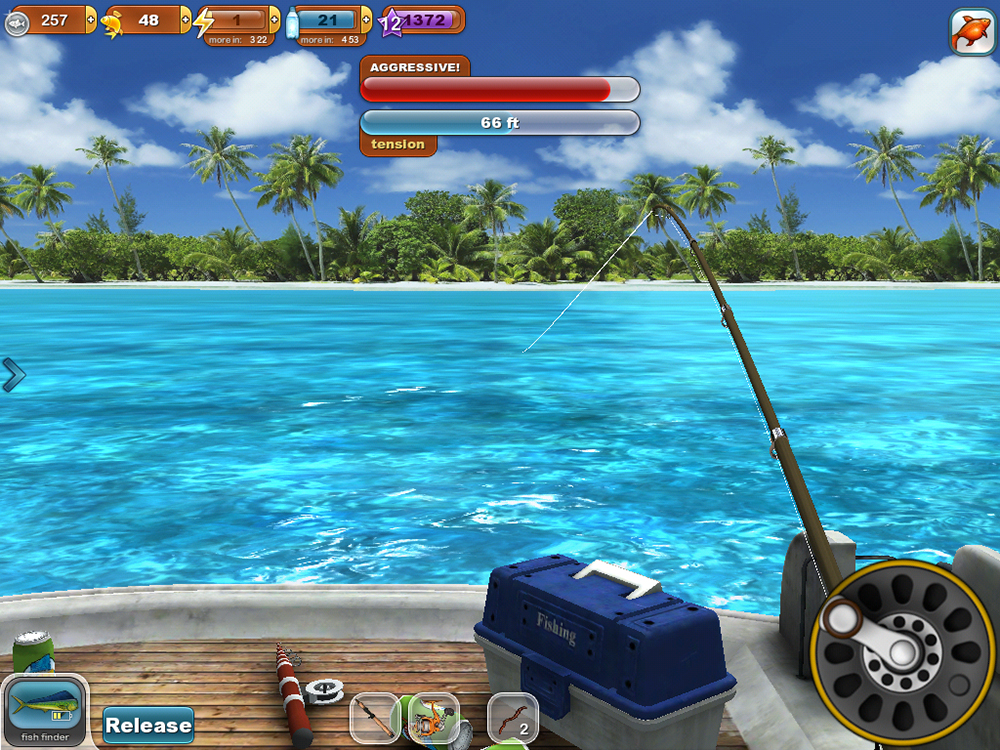Image resolution: width=1000 pixels, height=750 pixels.
Task: Open the goldfish menu in the corner
Action: 971,32
